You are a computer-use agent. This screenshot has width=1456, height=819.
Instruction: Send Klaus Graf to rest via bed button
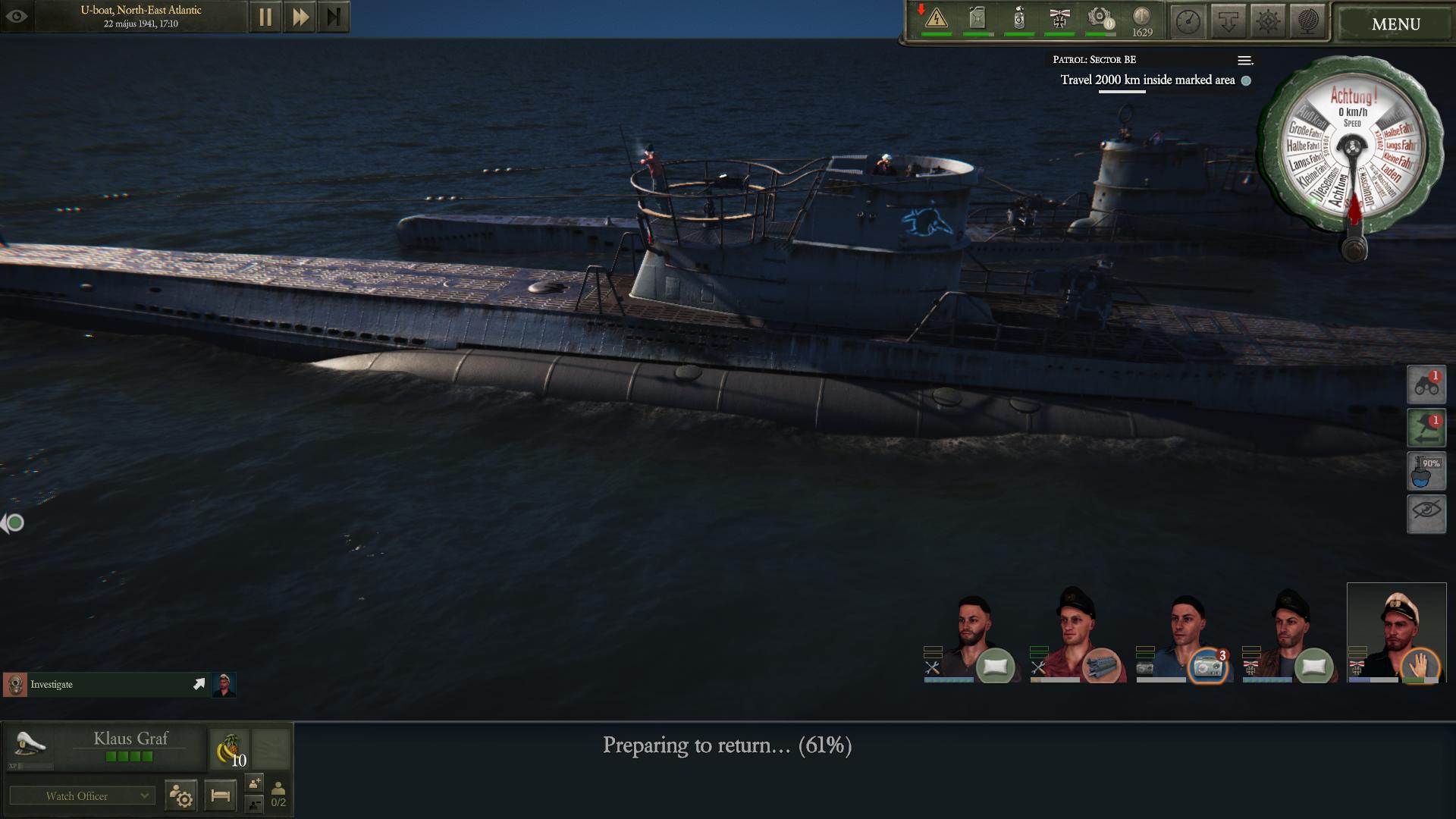coord(220,795)
